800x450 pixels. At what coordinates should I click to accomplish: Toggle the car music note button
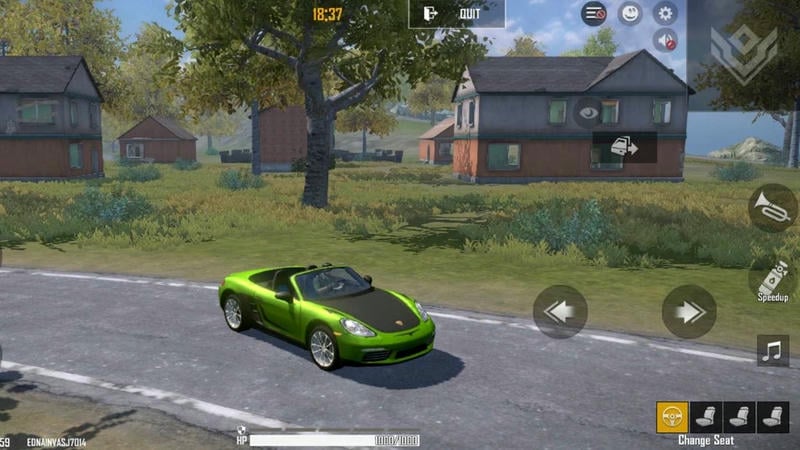[x=772, y=350]
